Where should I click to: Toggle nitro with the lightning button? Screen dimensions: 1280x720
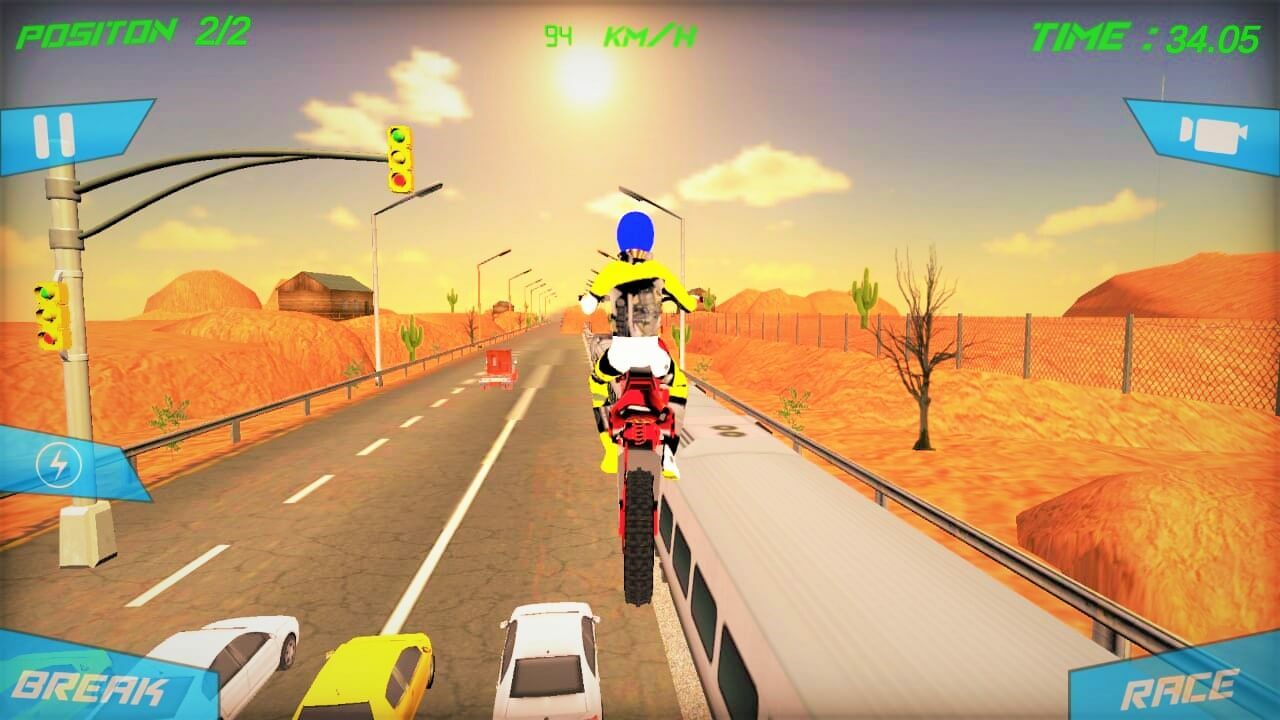(x=57, y=463)
